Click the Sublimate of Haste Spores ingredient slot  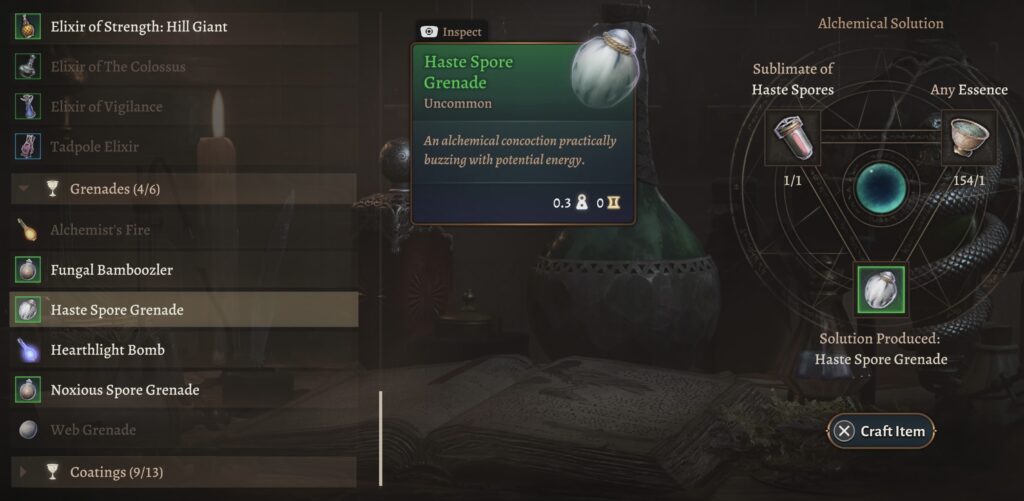[792, 138]
